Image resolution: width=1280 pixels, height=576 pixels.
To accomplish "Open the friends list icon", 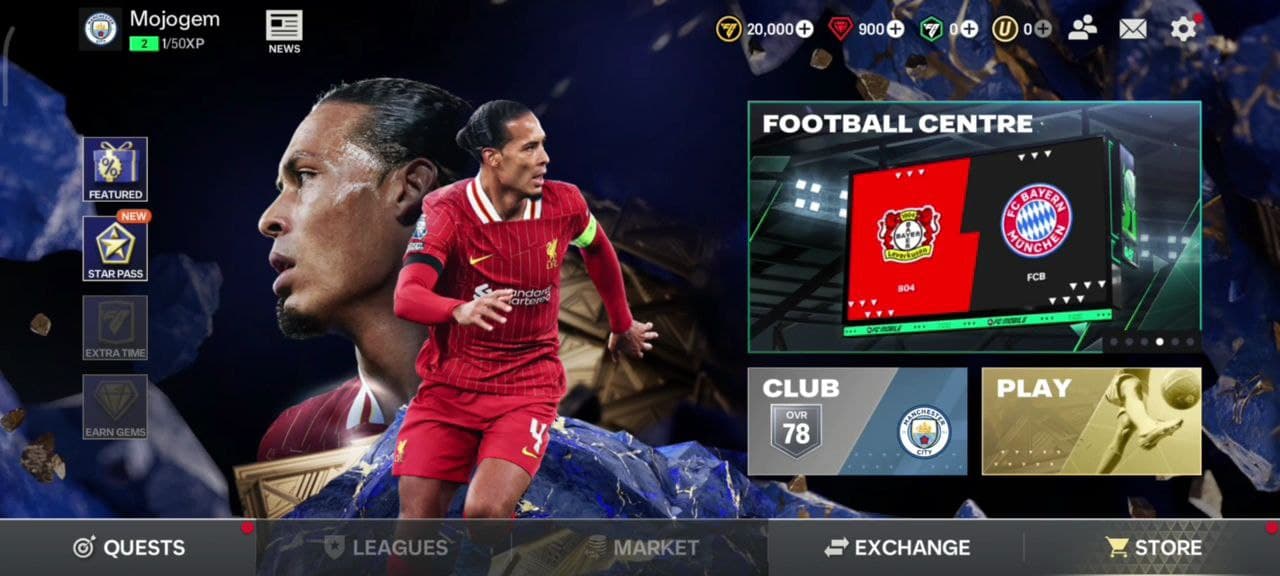I will 1082,29.
